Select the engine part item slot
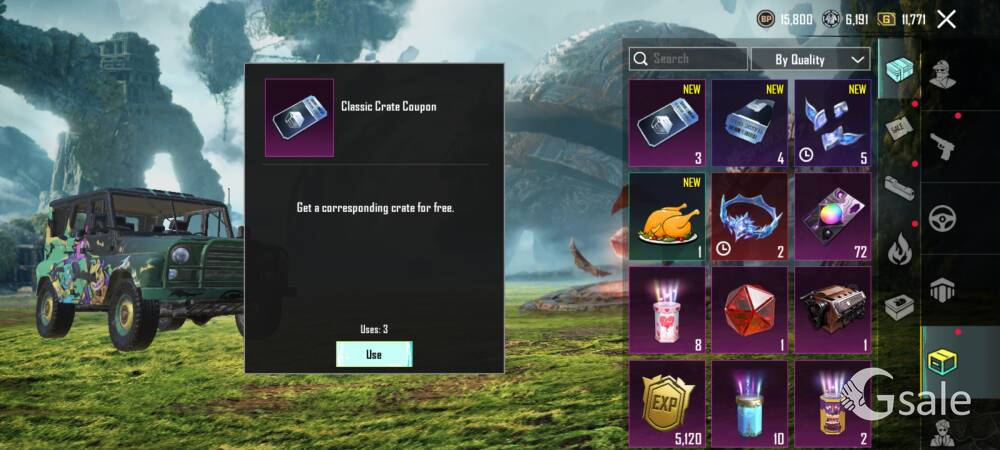 click(832, 310)
